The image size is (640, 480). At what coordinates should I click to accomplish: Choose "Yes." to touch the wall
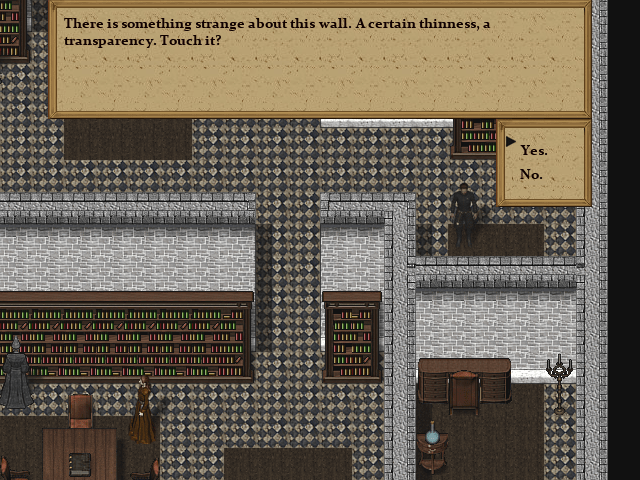pyautogui.click(x=534, y=150)
